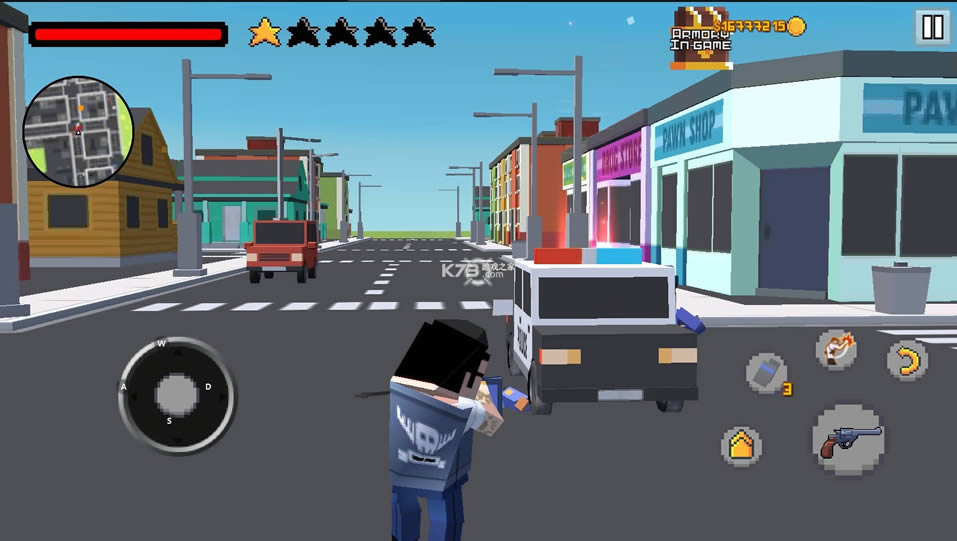
Task: Tap the orange curved-arrow button
Action: (907, 360)
